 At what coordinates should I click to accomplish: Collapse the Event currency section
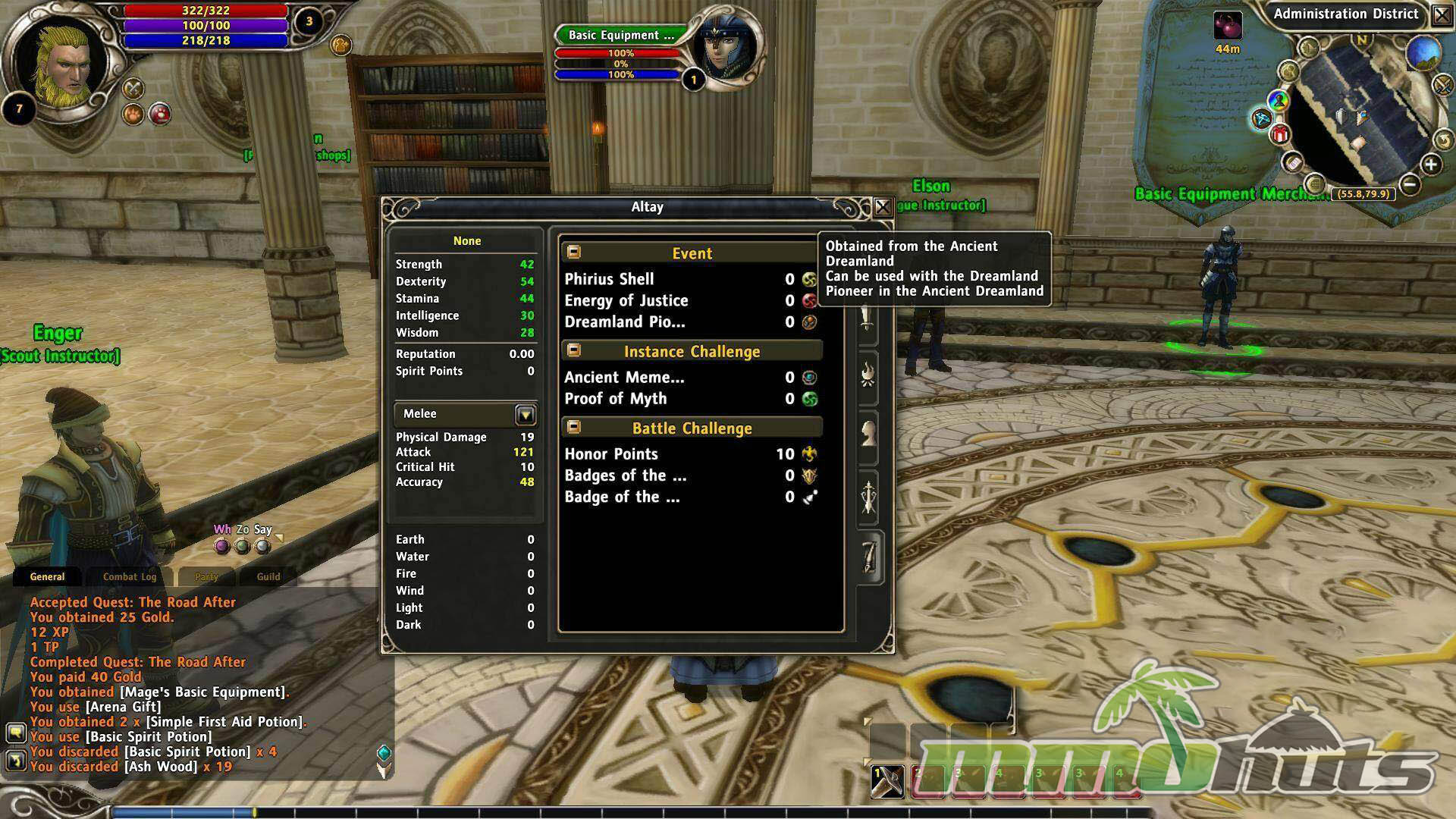574,252
